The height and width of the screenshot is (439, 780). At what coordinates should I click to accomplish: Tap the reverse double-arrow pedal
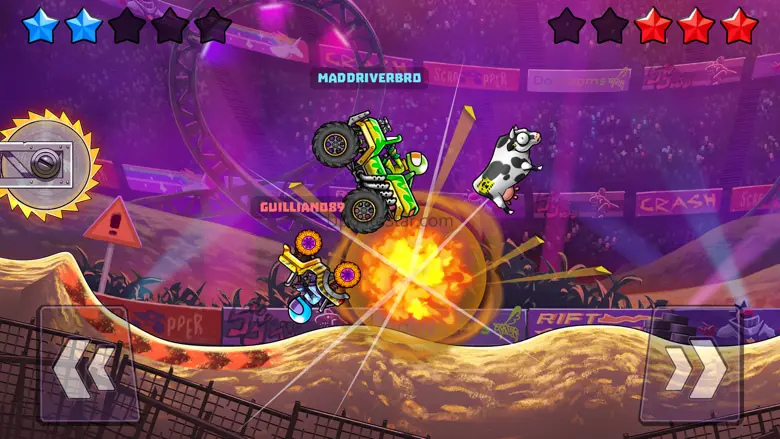pos(88,364)
